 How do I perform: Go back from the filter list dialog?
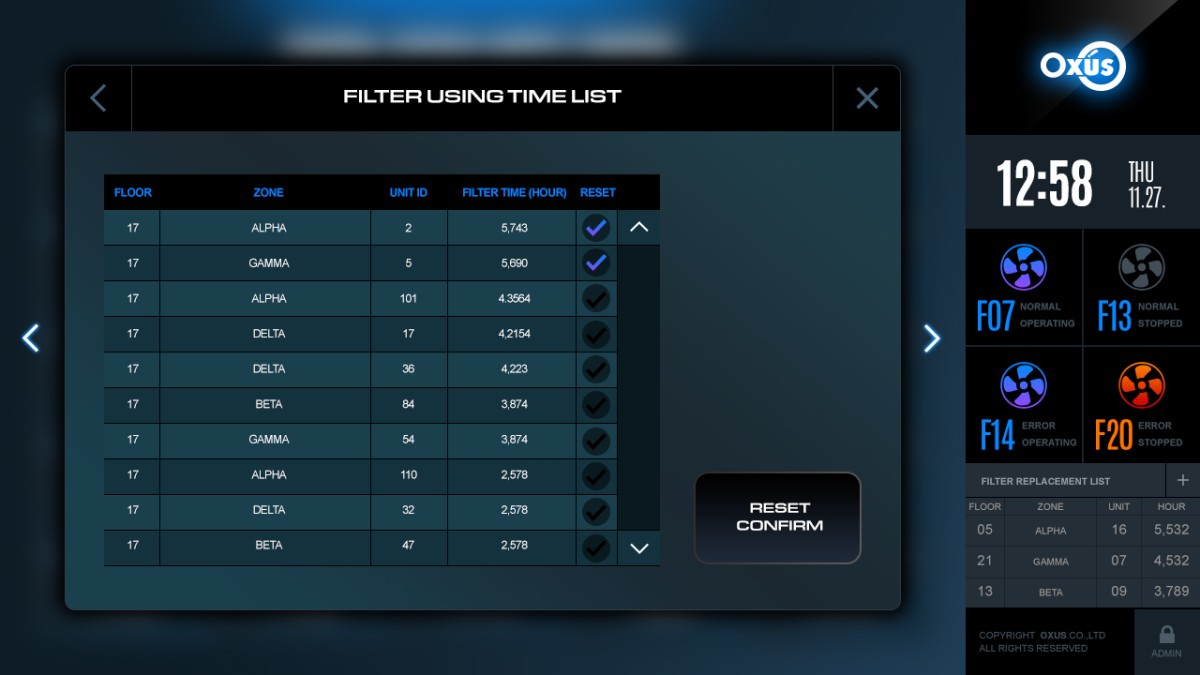click(x=98, y=98)
